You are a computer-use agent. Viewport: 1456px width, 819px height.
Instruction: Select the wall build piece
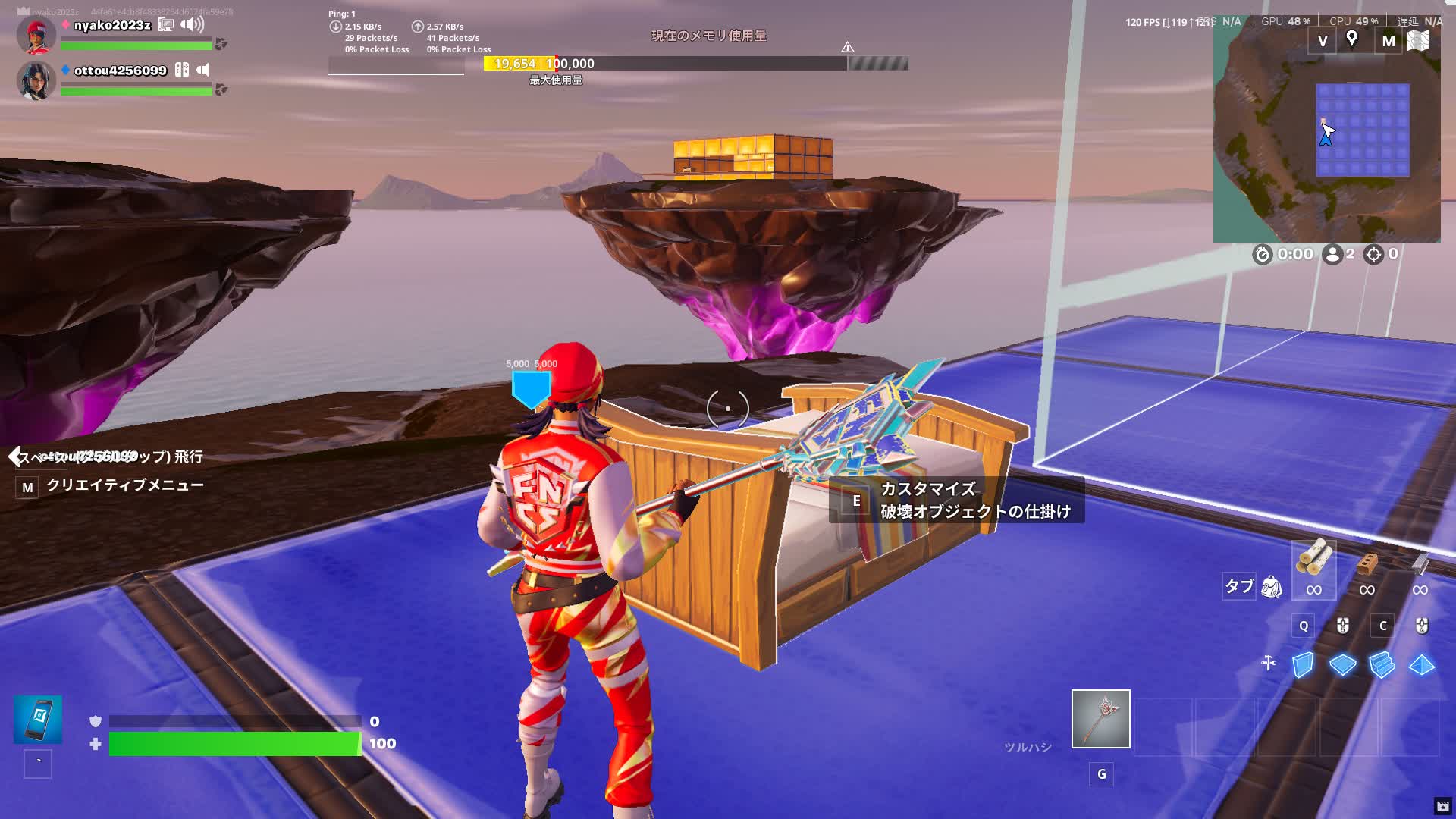pyautogui.click(x=1303, y=665)
